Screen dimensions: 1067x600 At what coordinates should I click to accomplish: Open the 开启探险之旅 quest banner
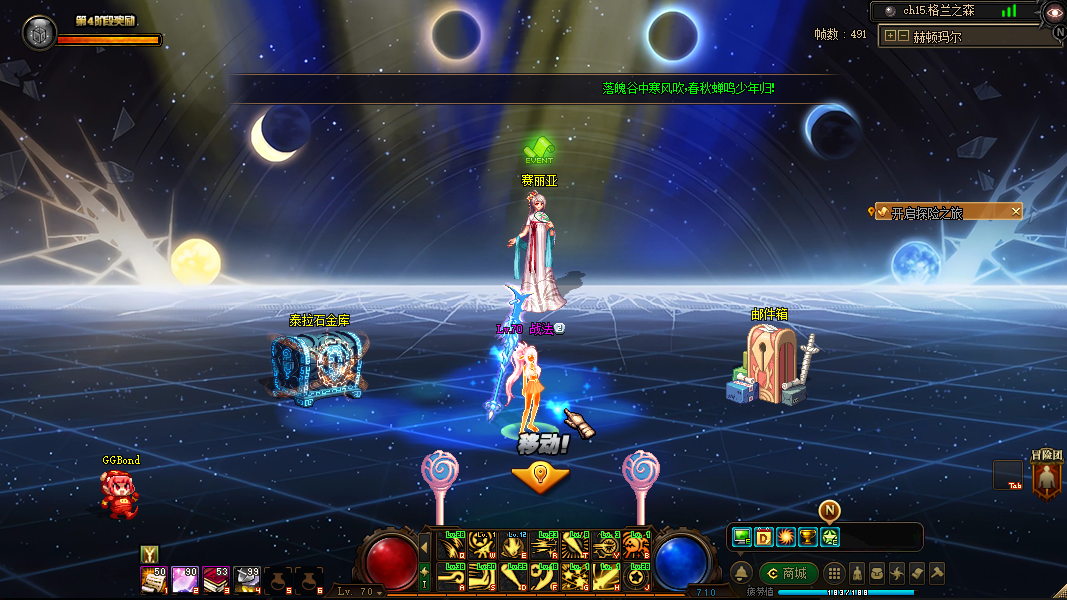coord(938,212)
